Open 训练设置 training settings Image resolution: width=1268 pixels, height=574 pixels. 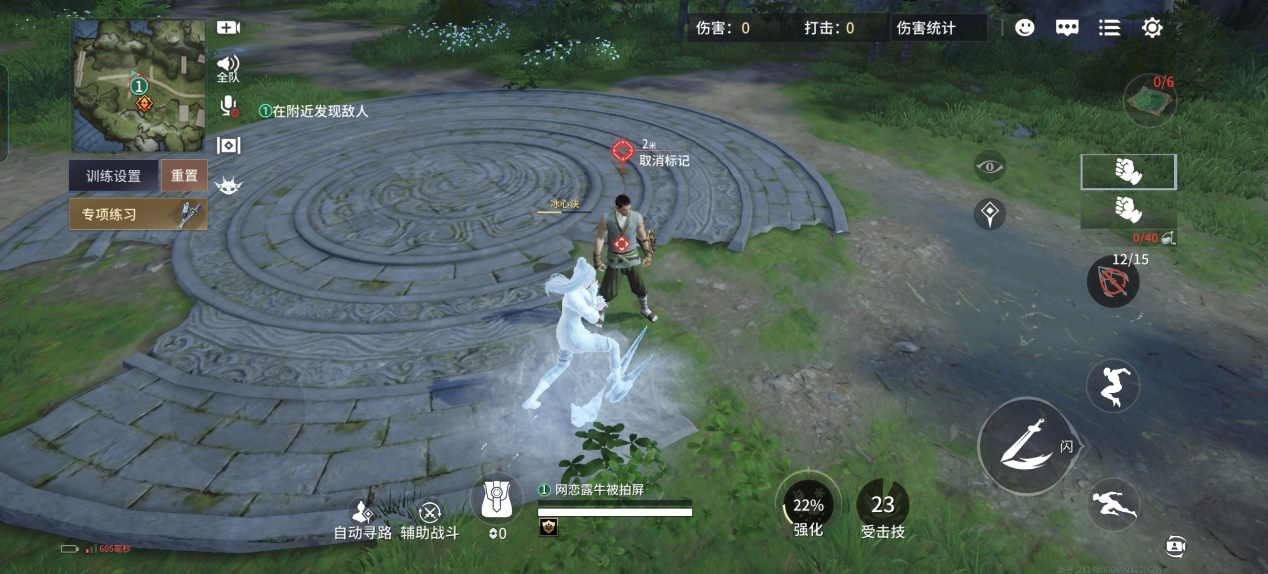(113, 176)
